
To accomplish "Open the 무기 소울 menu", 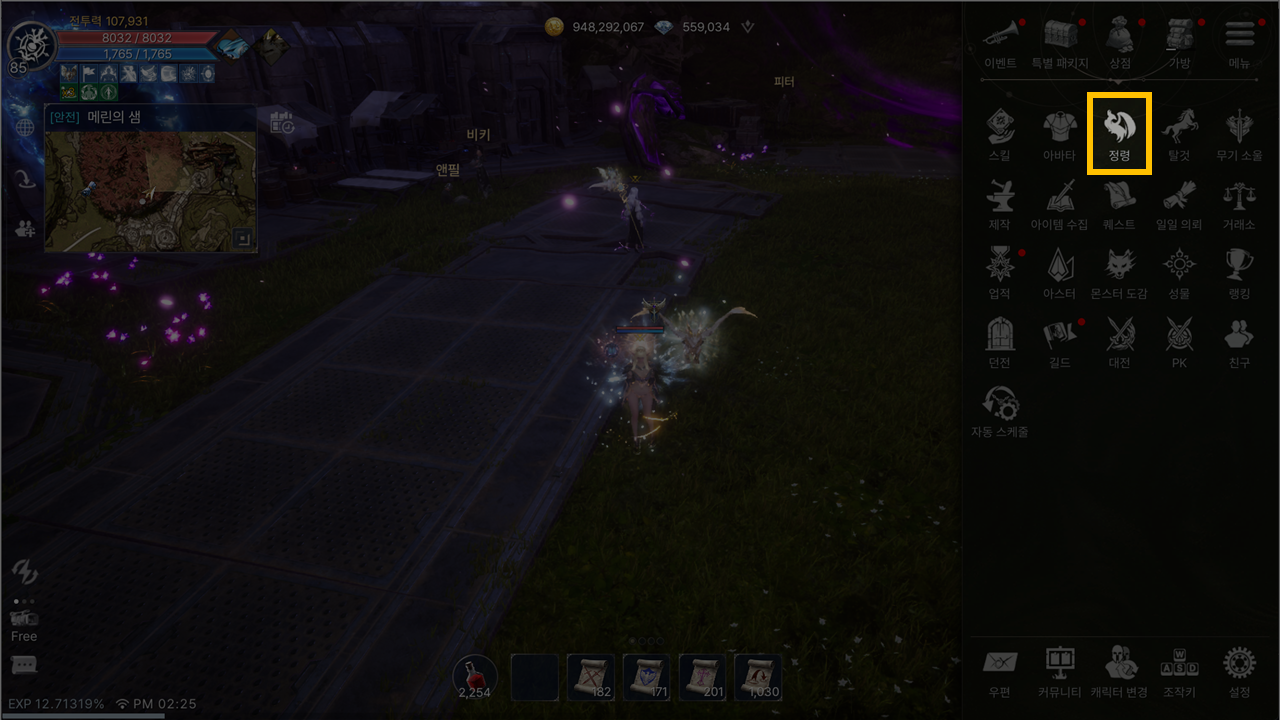I will [1239, 132].
